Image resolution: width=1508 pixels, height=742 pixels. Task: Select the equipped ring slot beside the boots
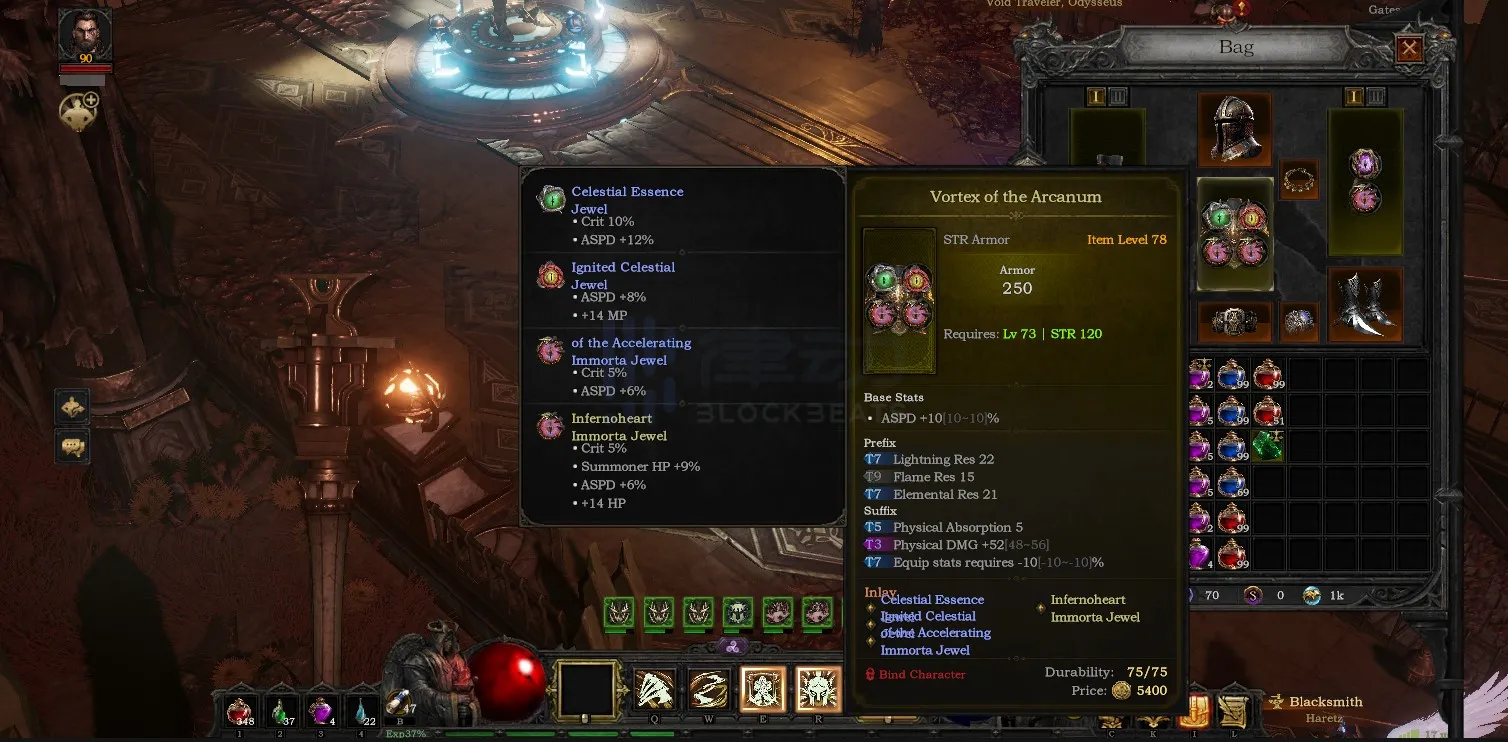click(1299, 321)
